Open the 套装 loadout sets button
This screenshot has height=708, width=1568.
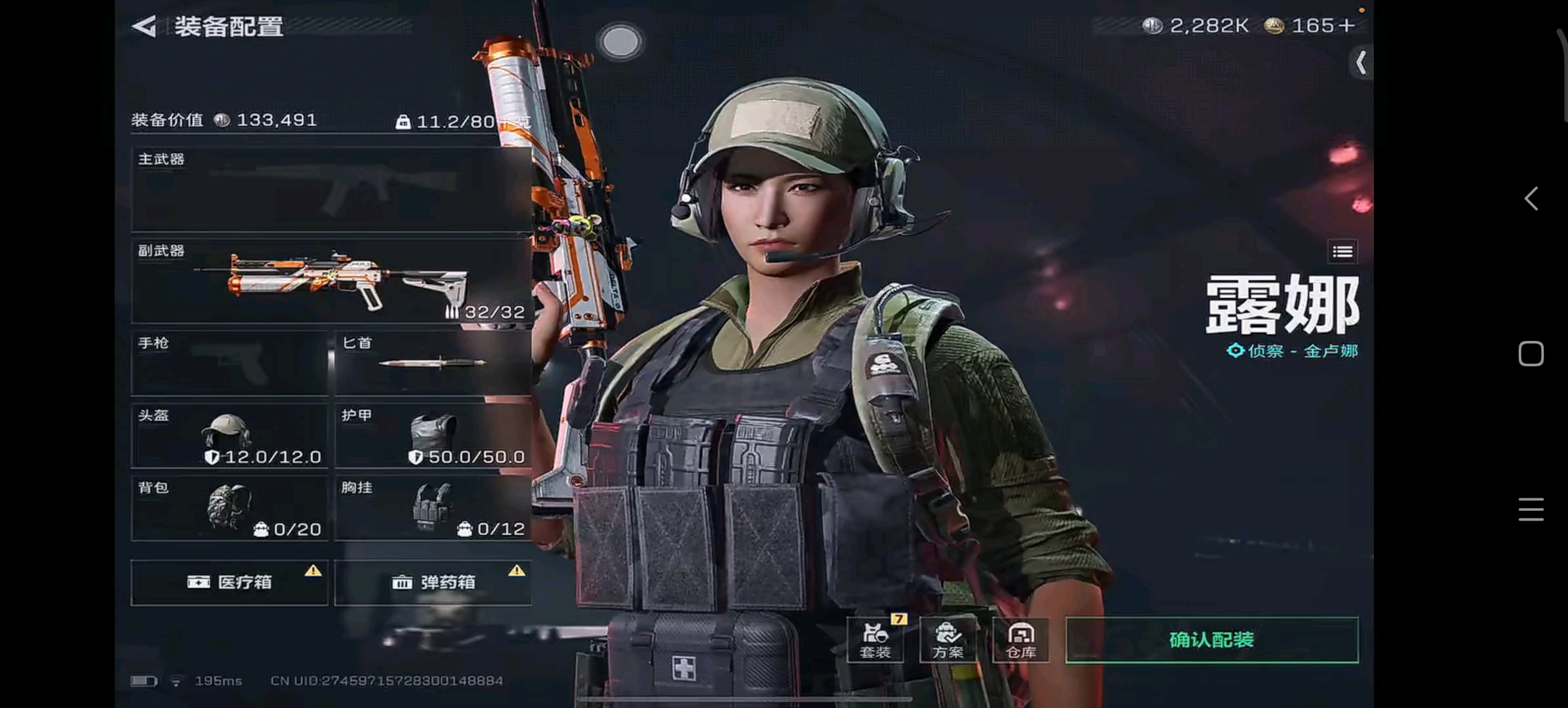point(875,640)
